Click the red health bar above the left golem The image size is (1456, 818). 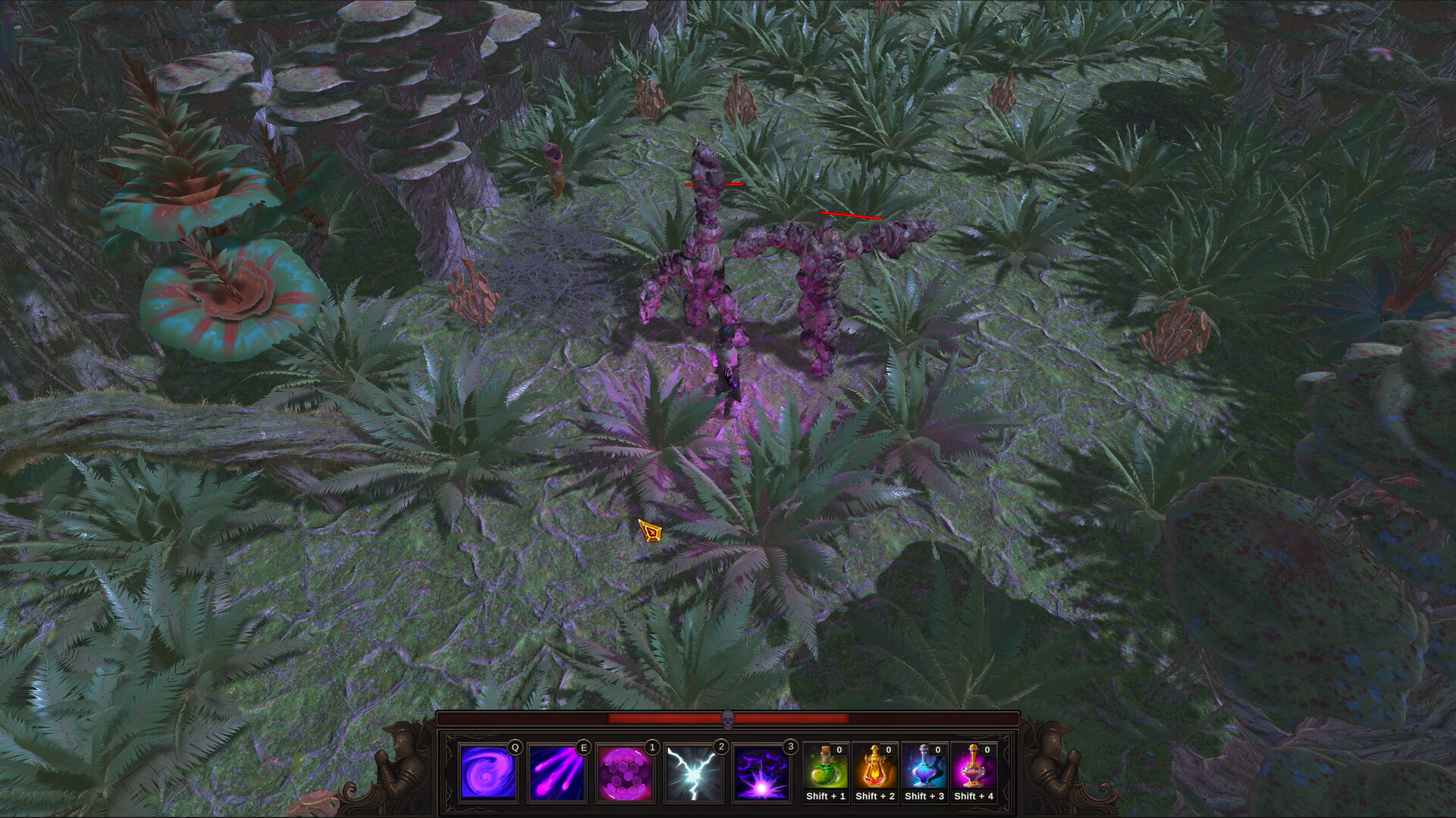715,183
